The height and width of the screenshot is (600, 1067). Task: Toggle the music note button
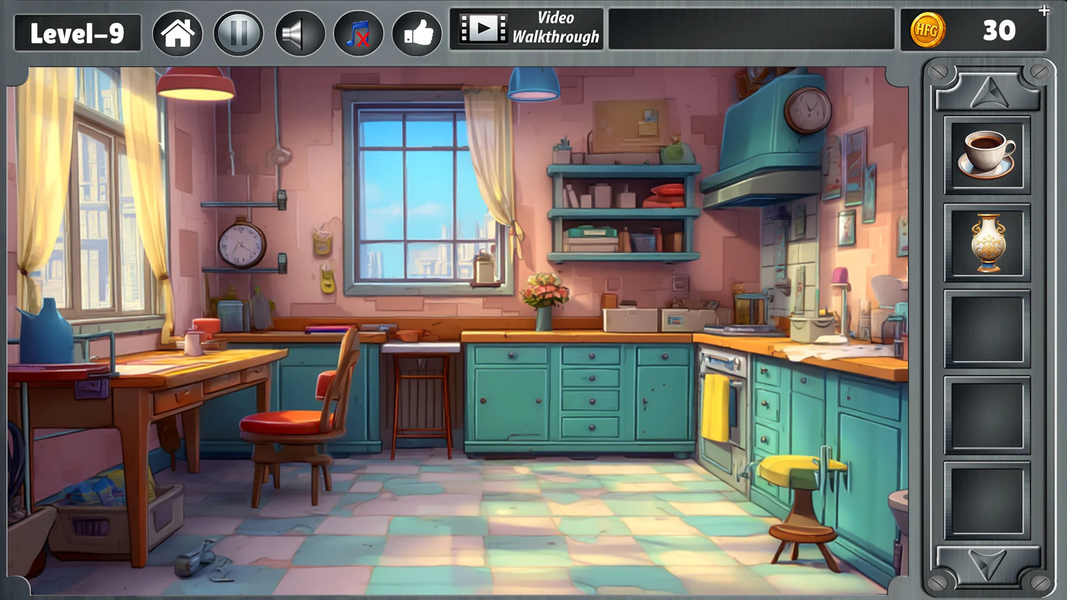point(358,34)
